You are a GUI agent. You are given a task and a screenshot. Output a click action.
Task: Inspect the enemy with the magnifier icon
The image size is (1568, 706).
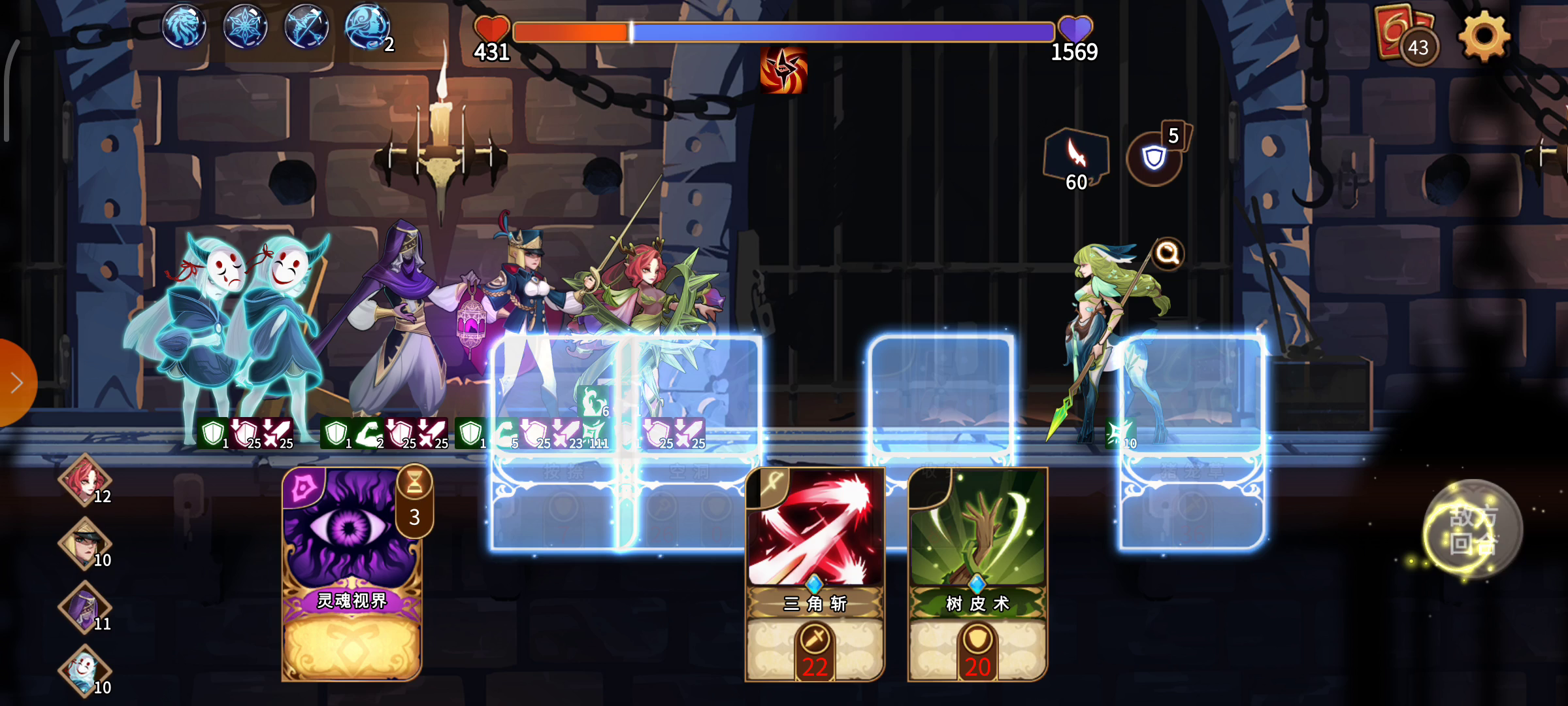(1168, 253)
